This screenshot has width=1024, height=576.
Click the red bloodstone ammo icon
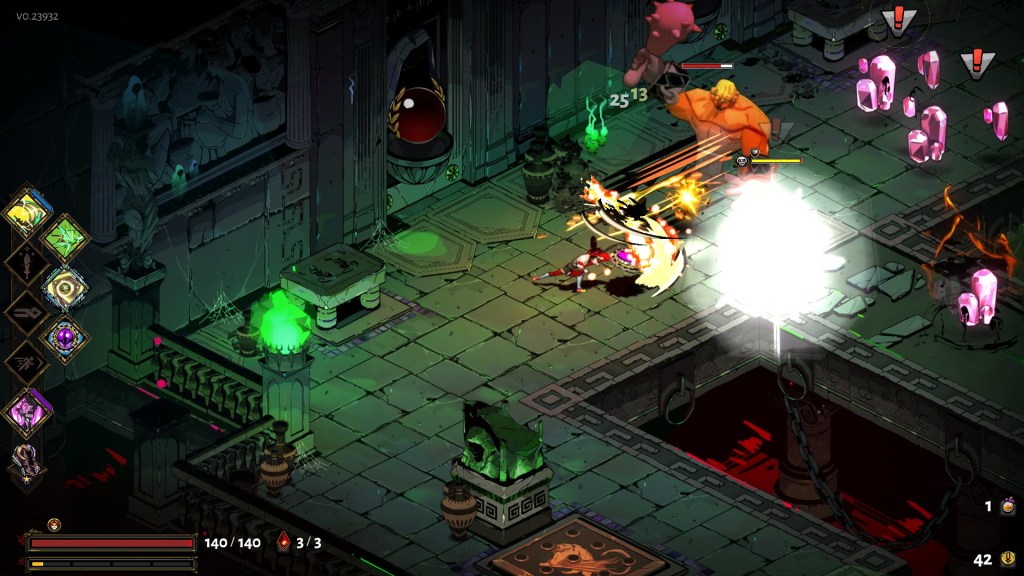[284, 542]
